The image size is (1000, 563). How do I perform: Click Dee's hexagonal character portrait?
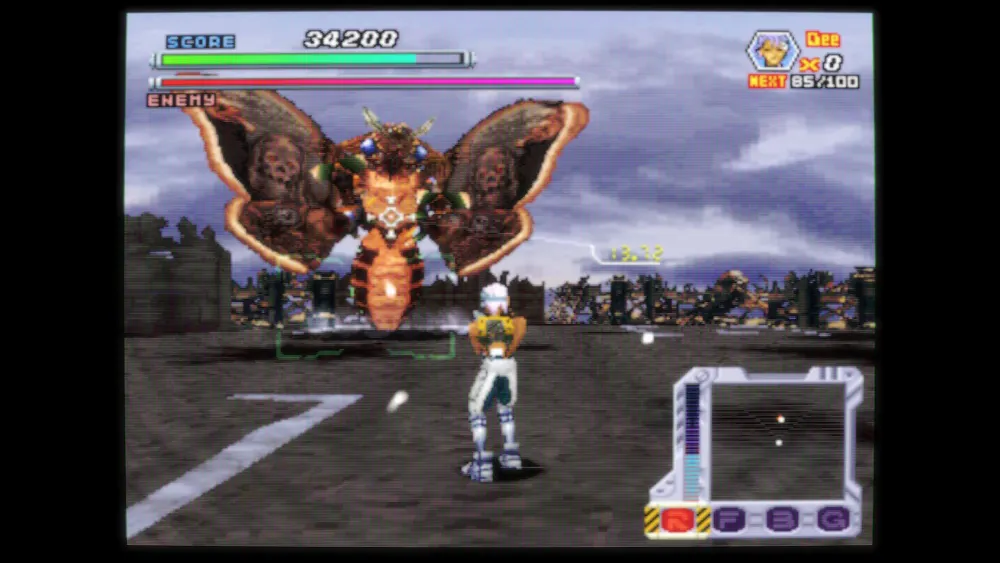773,50
